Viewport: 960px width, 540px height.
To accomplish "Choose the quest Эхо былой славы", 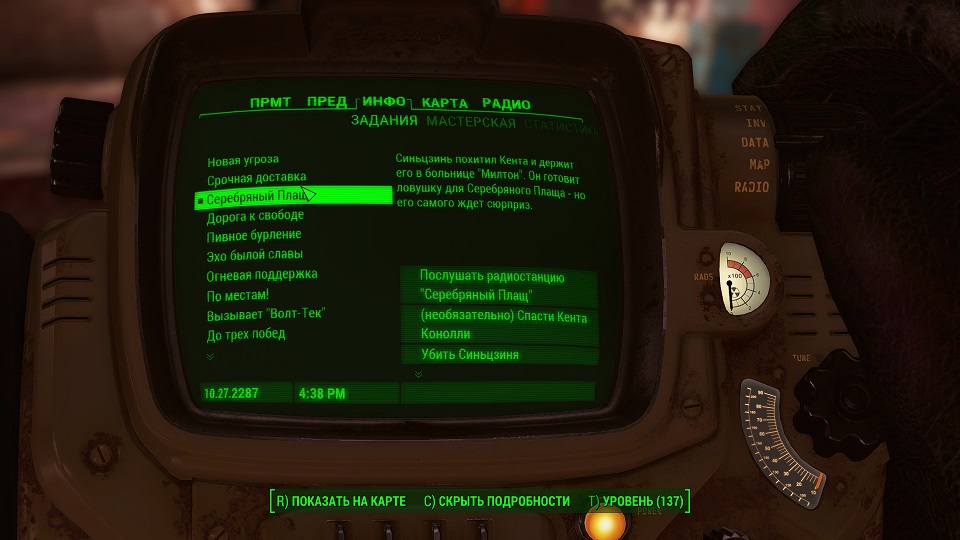I will click(255, 255).
